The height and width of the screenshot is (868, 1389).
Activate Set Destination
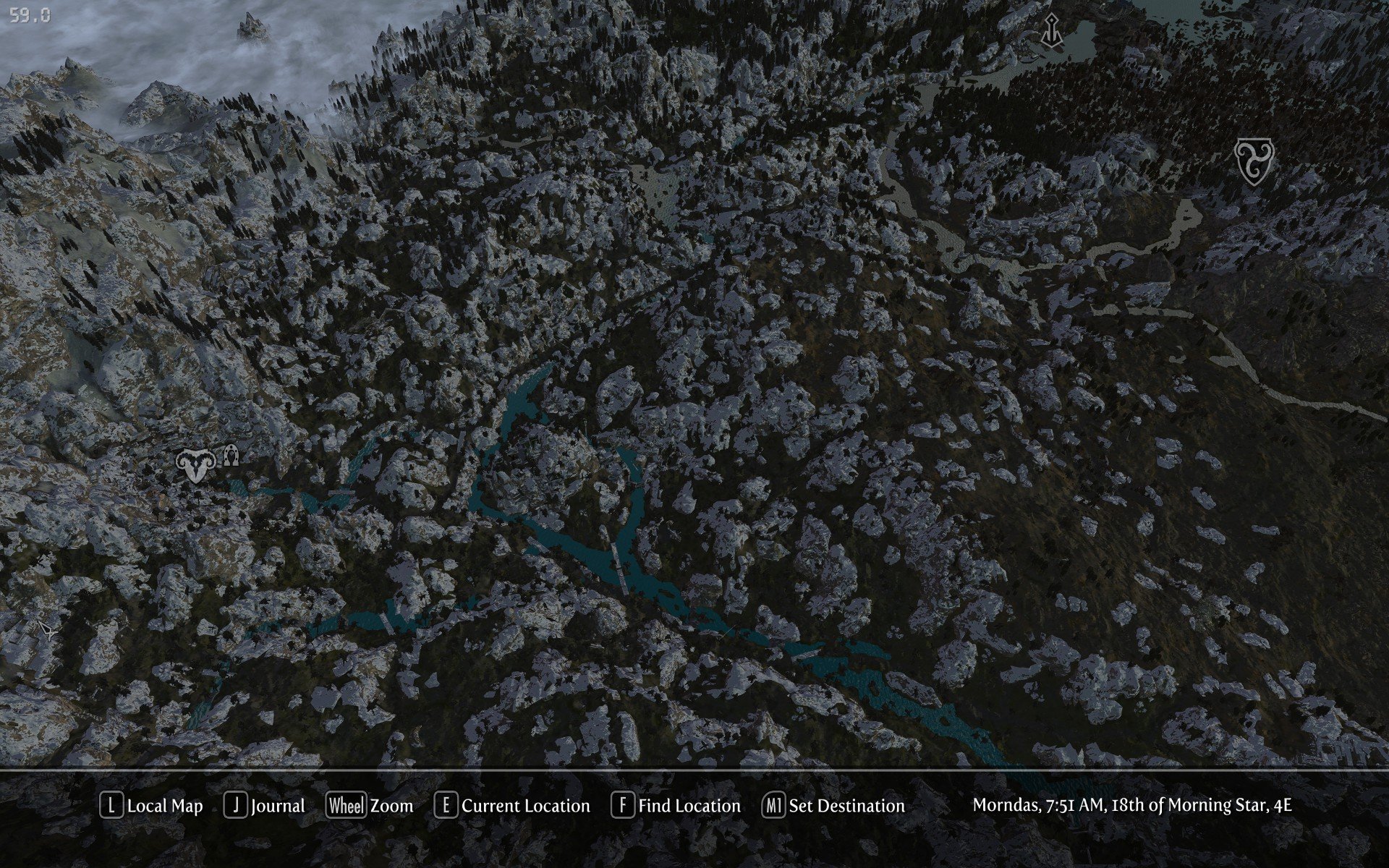833,806
